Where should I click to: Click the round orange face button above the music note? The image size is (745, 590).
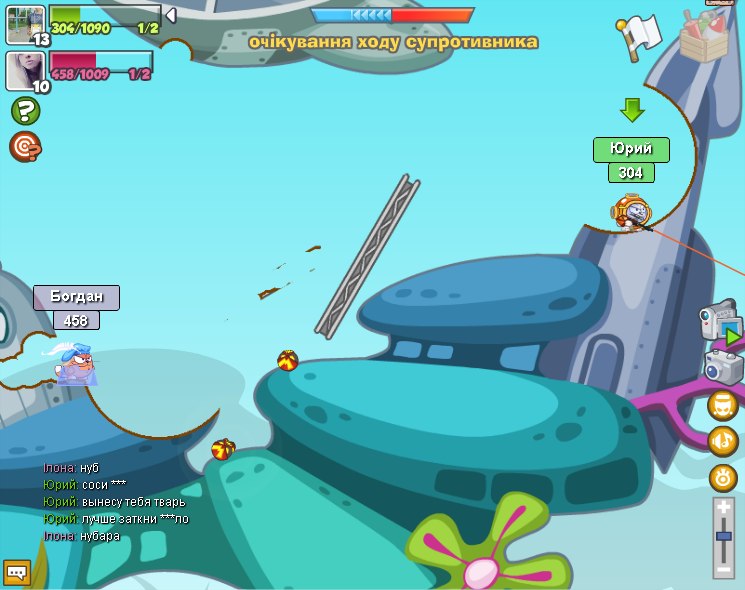pos(723,405)
